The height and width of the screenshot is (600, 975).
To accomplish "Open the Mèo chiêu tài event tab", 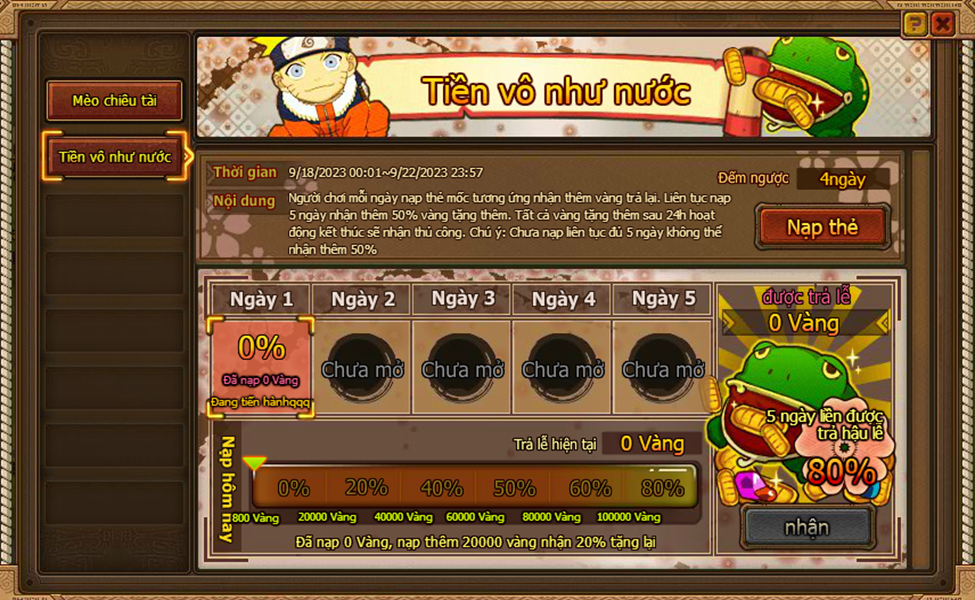I will coord(114,101).
